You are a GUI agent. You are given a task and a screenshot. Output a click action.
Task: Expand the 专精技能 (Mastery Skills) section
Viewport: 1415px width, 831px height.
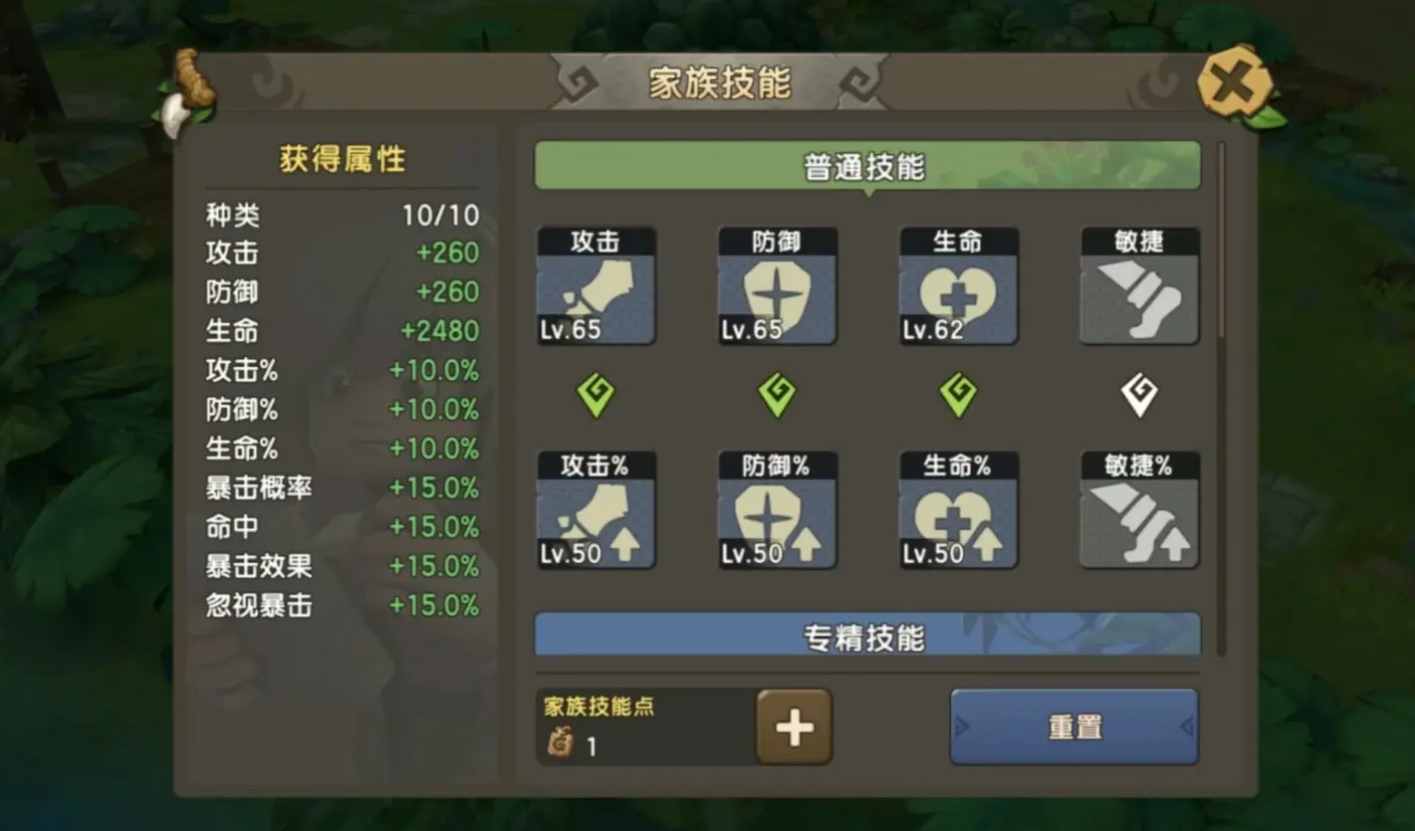click(x=867, y=632)
